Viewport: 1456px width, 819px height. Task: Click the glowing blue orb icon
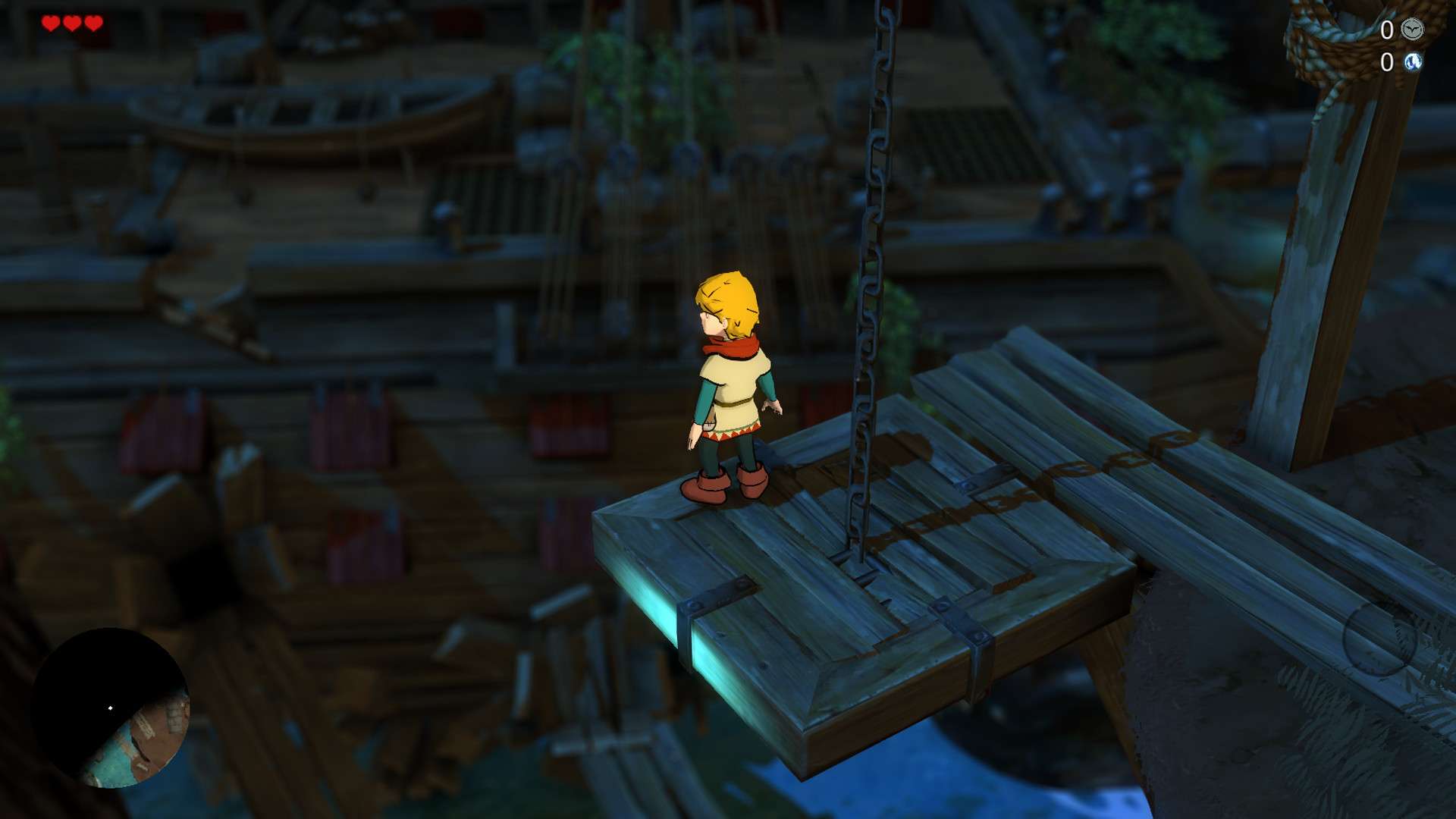coord(1412,62)
